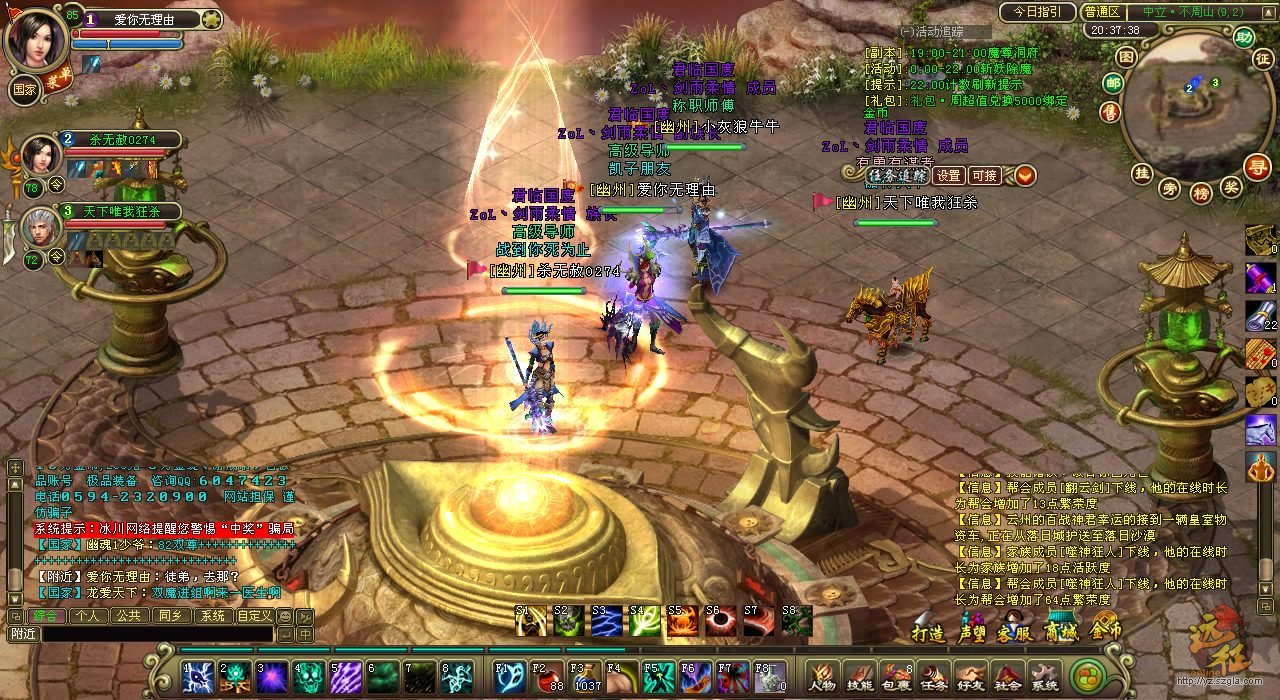Open the 榜 ranking button

1201,191
